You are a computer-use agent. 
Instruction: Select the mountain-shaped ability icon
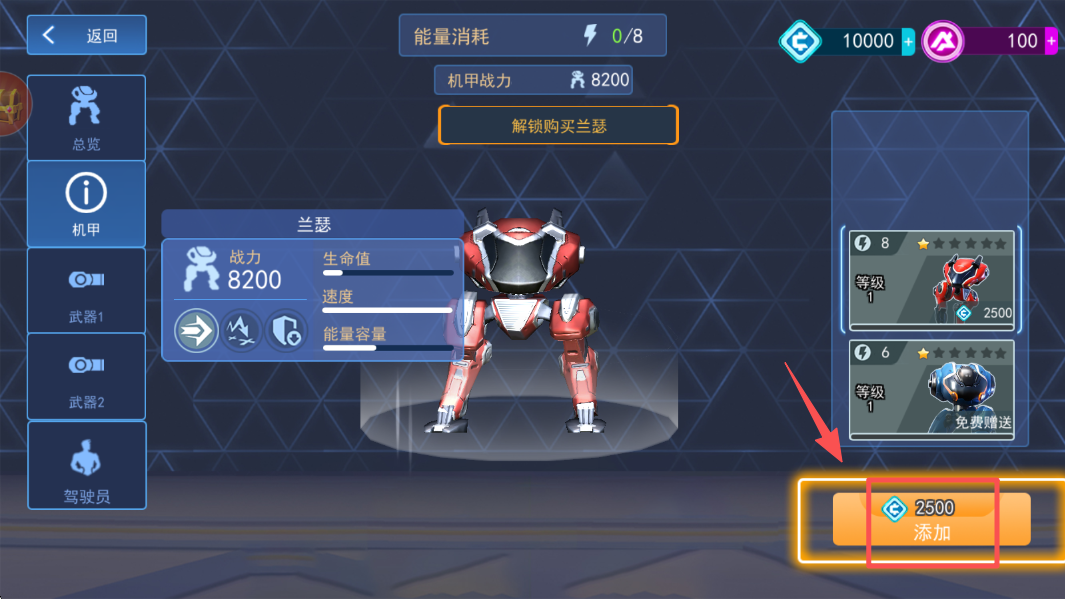(242, 330)
